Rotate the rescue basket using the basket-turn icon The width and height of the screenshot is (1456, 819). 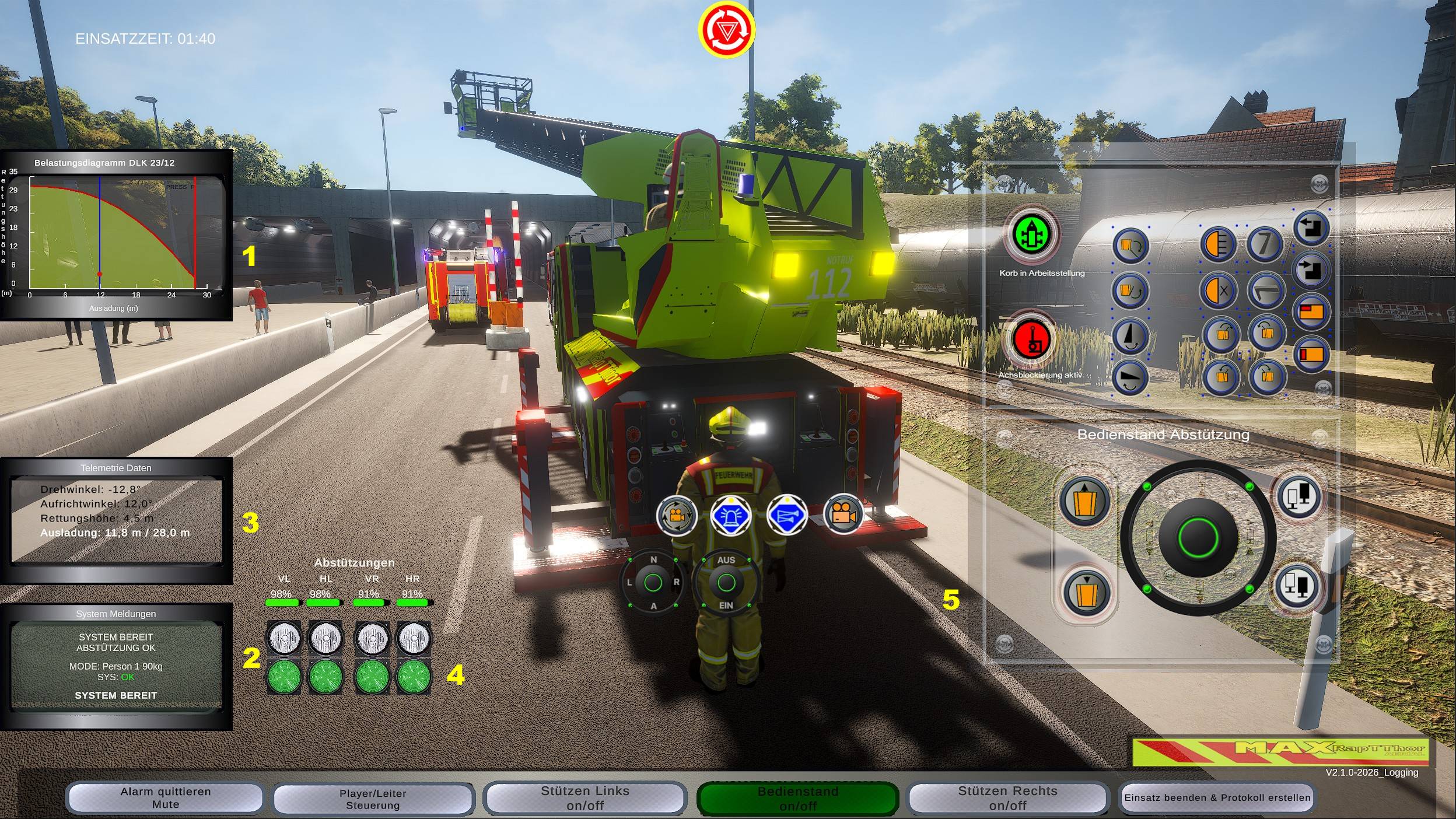click(1132, 245)
